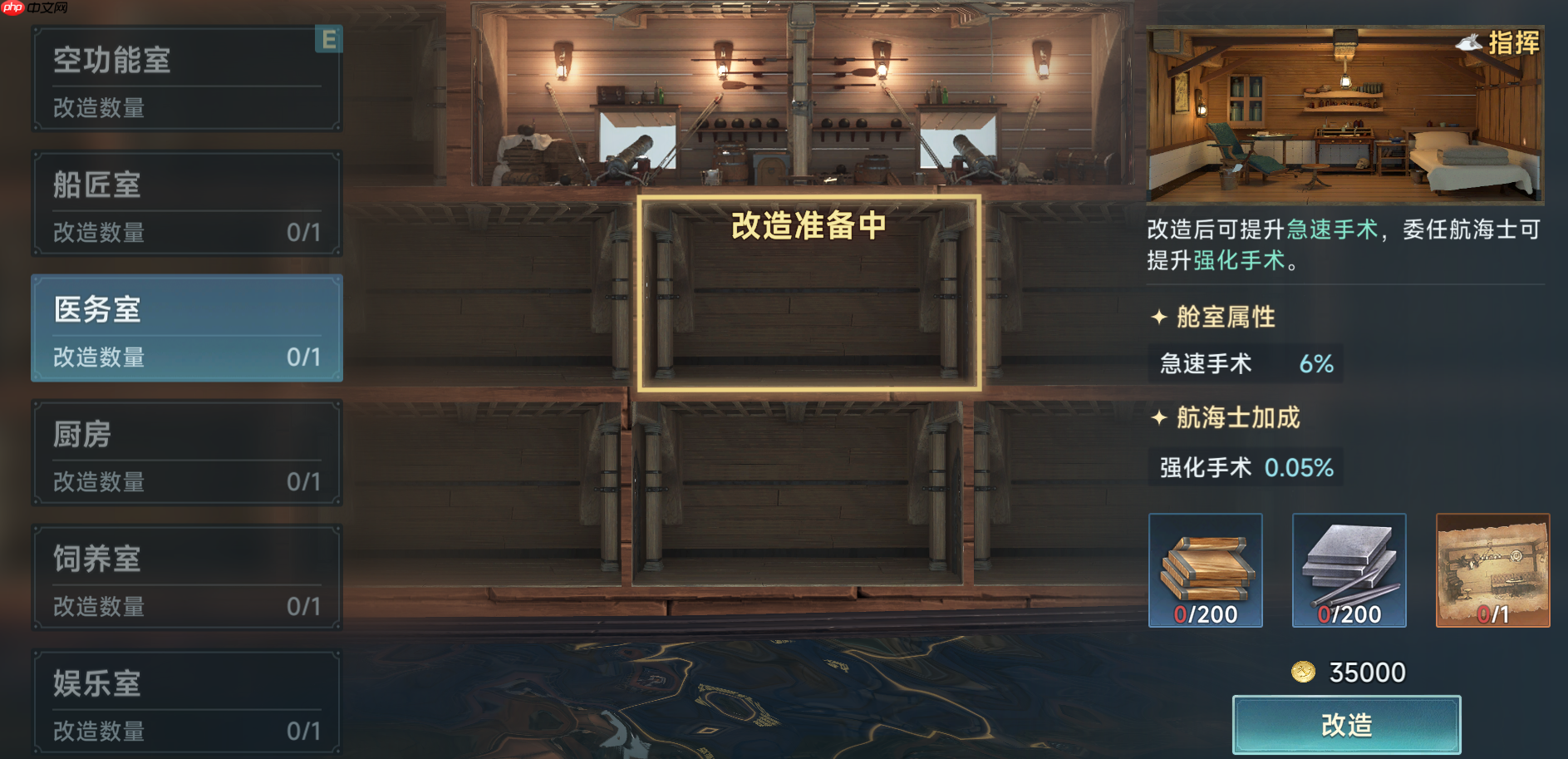The height and width of the screenshot is (759, 1568).
Task: Switch to the 饲养室 tab
Action: 184,578
